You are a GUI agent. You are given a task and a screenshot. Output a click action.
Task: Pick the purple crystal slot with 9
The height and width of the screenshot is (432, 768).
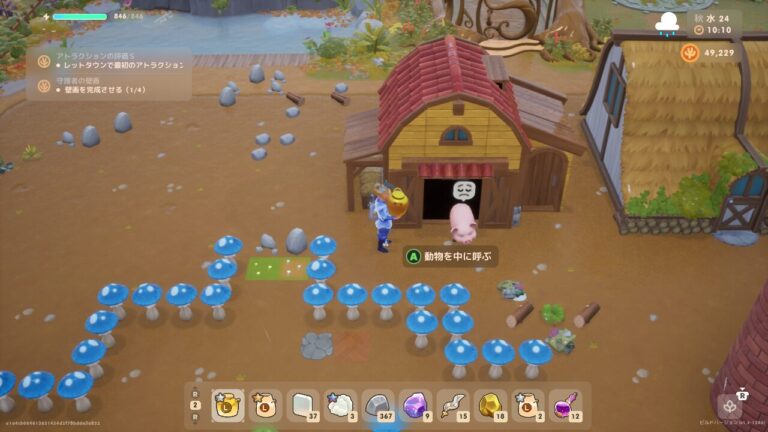tap(416, 404)
